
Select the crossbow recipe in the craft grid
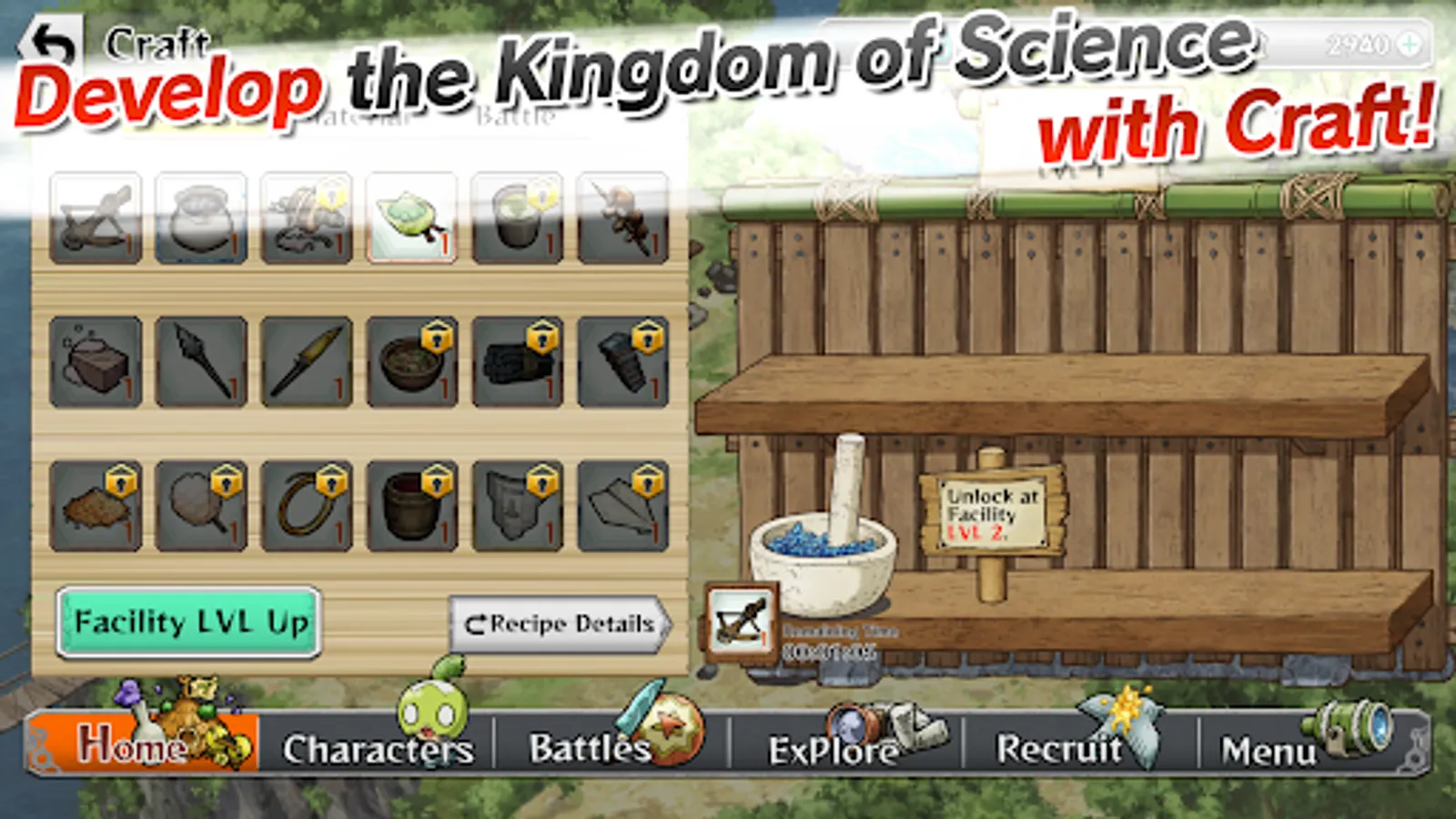[97, 218]
